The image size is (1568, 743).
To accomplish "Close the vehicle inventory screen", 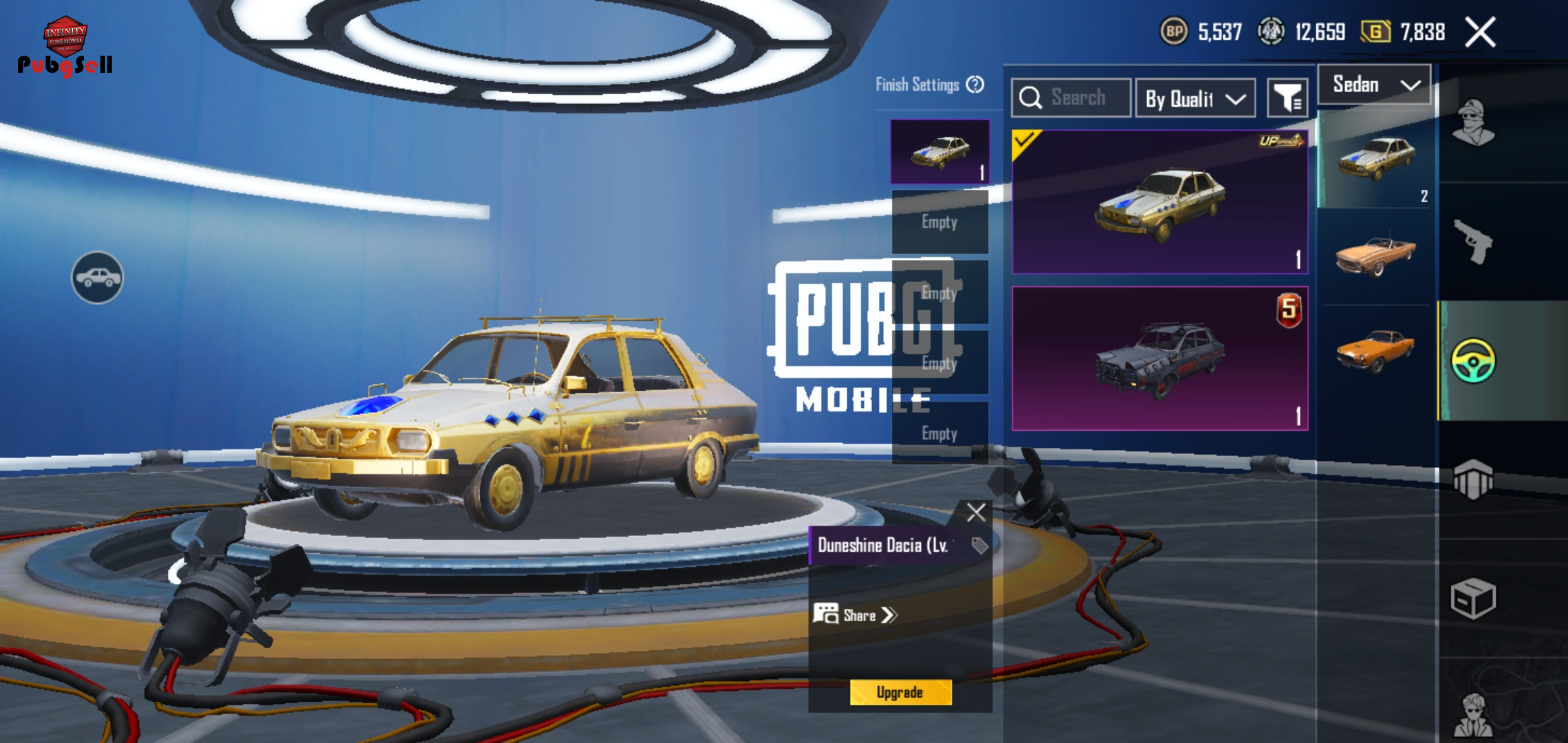I will click(x=1481, y=32).
